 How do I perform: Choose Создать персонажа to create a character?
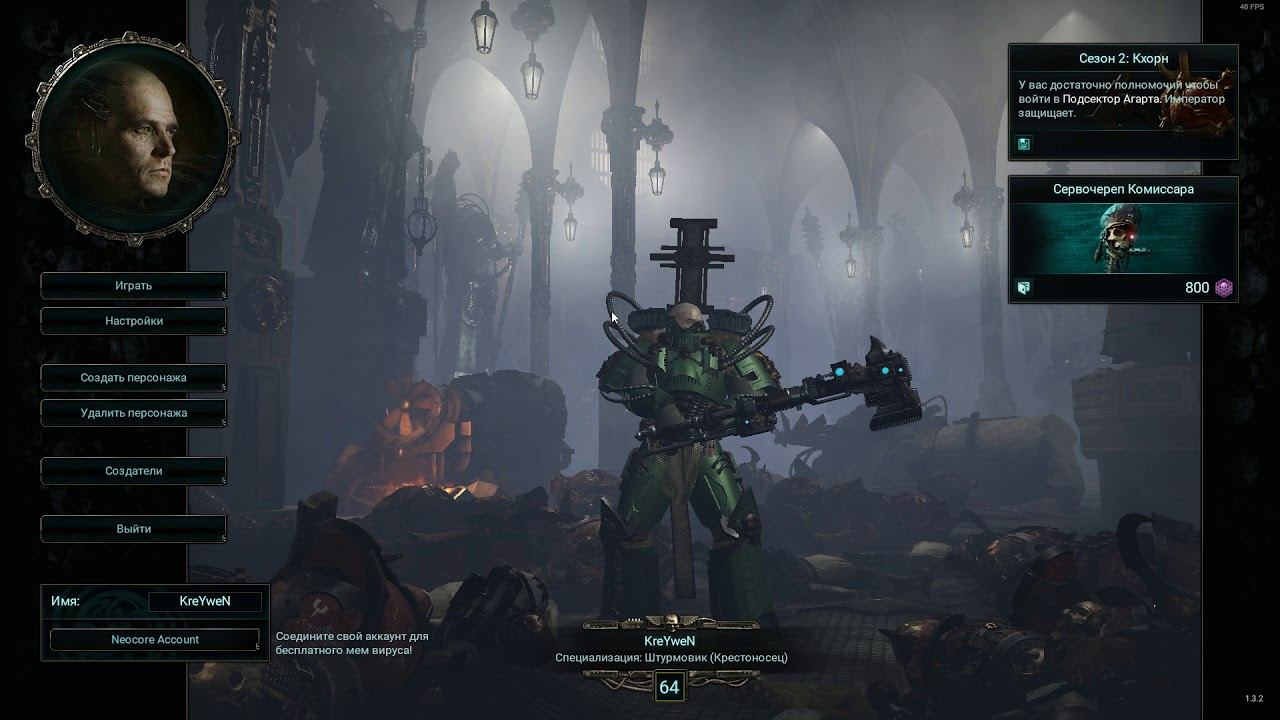point(133,378)
